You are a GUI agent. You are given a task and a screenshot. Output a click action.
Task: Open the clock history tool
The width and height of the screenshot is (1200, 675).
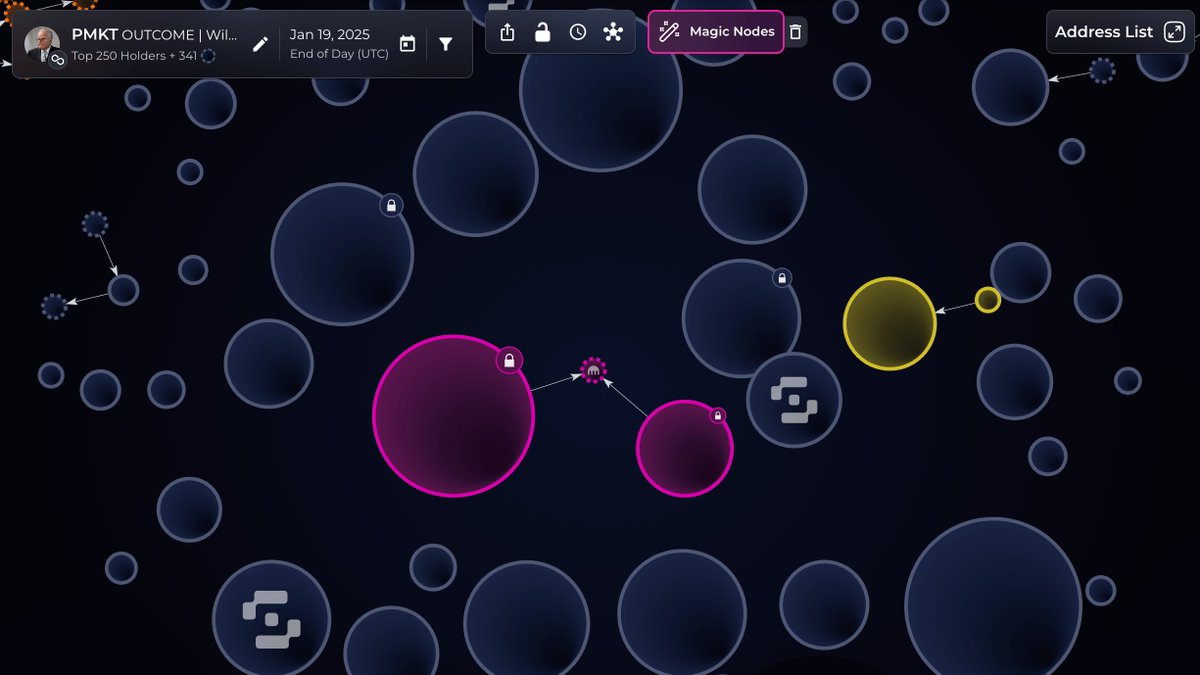pyautogui.click(x=578, y=32)
